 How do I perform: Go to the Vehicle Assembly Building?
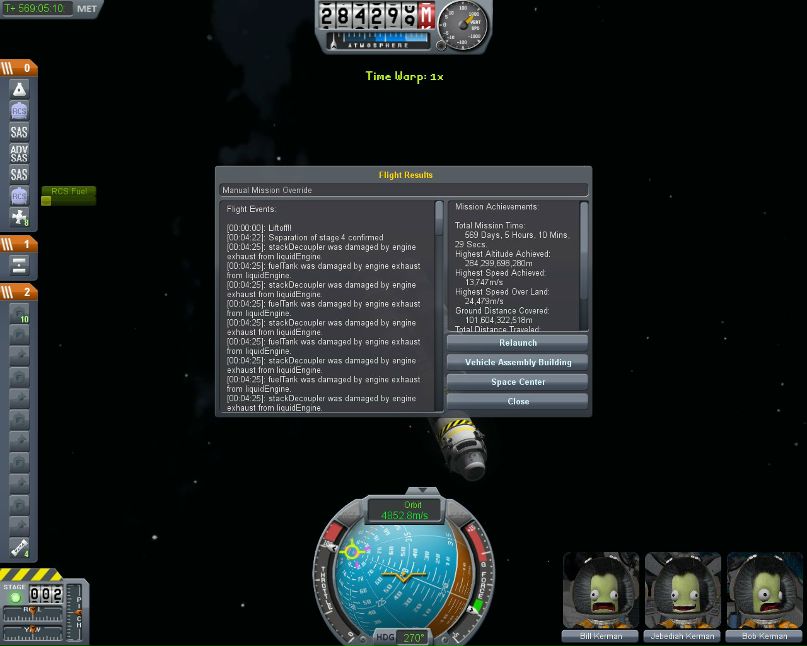(517, 362)
